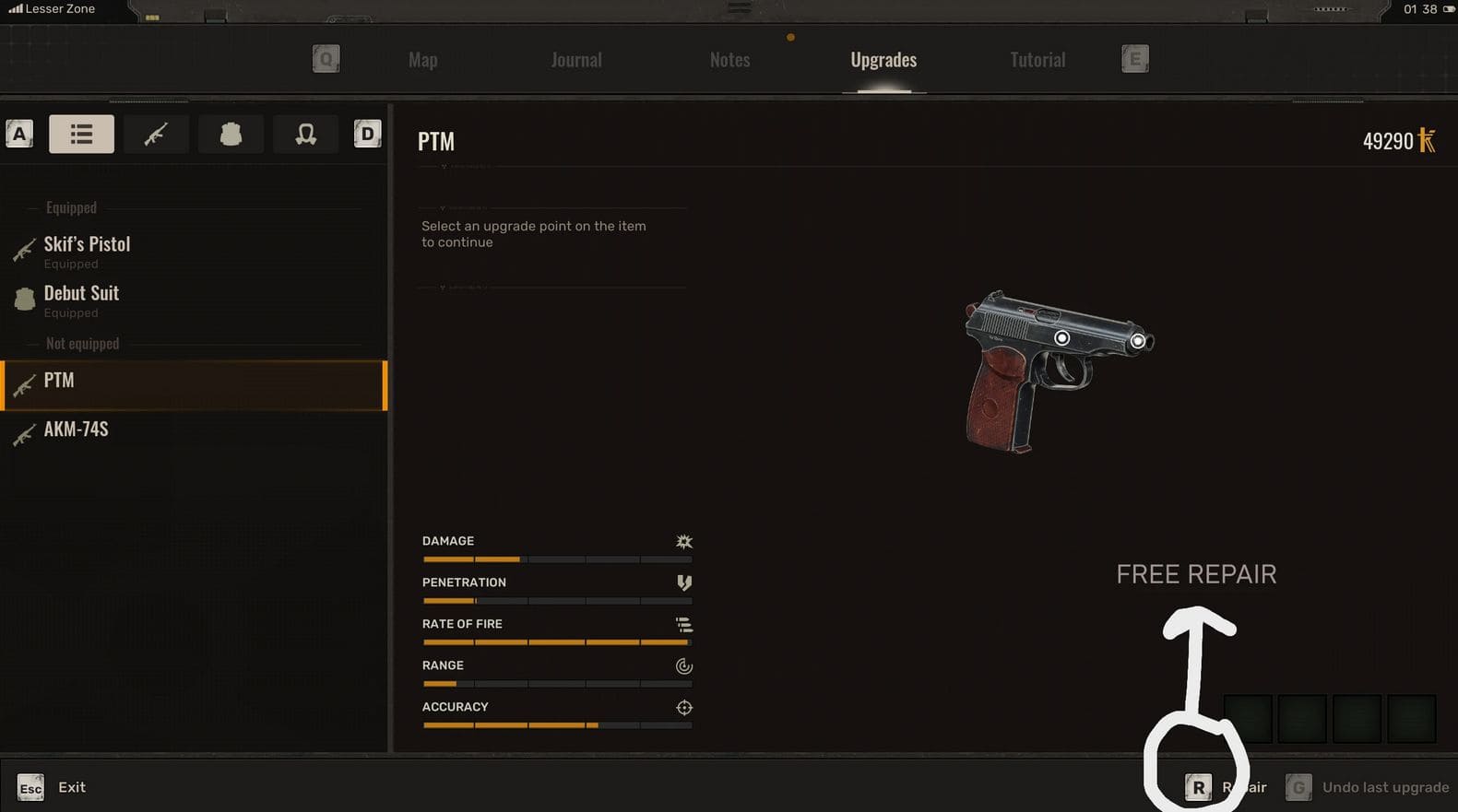The height and width of the screenshot is (812, 1458).
Task: Switch to the Journal tab
Action: (576, 60)
